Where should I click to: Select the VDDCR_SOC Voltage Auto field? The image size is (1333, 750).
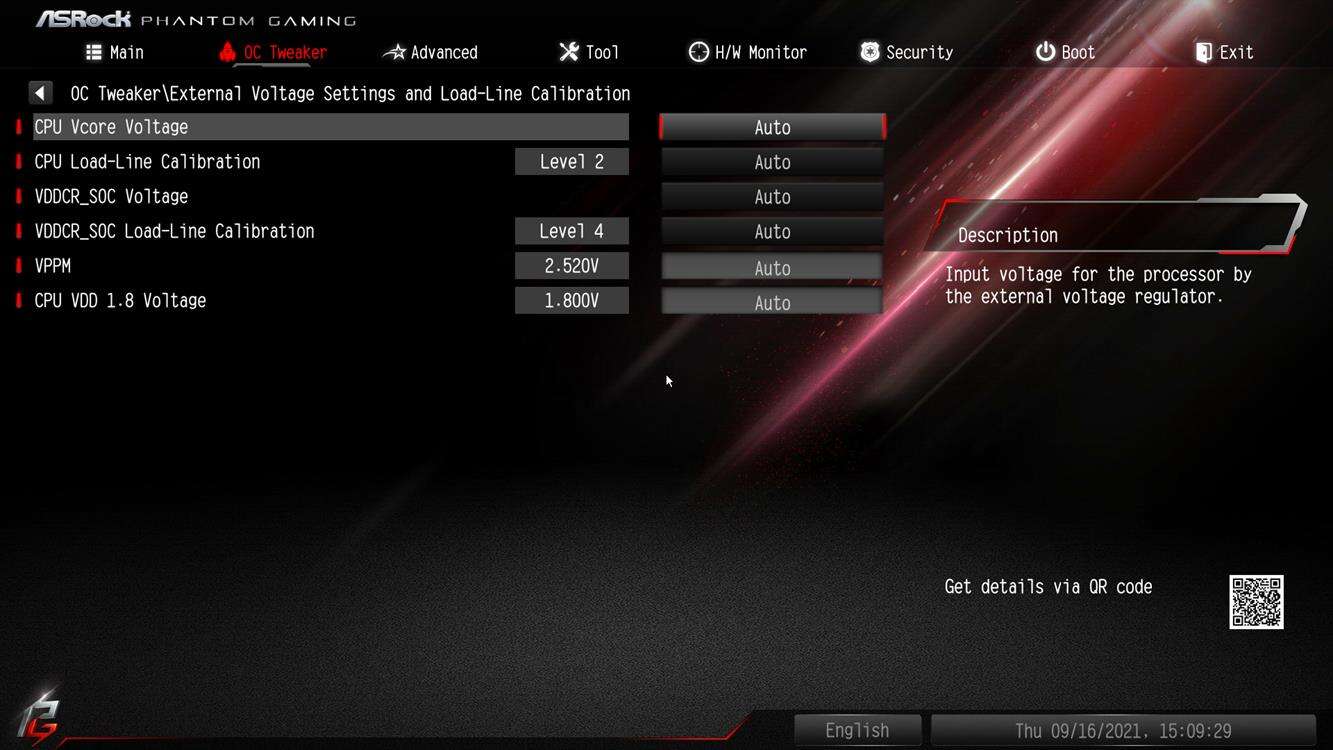[772, 197]
